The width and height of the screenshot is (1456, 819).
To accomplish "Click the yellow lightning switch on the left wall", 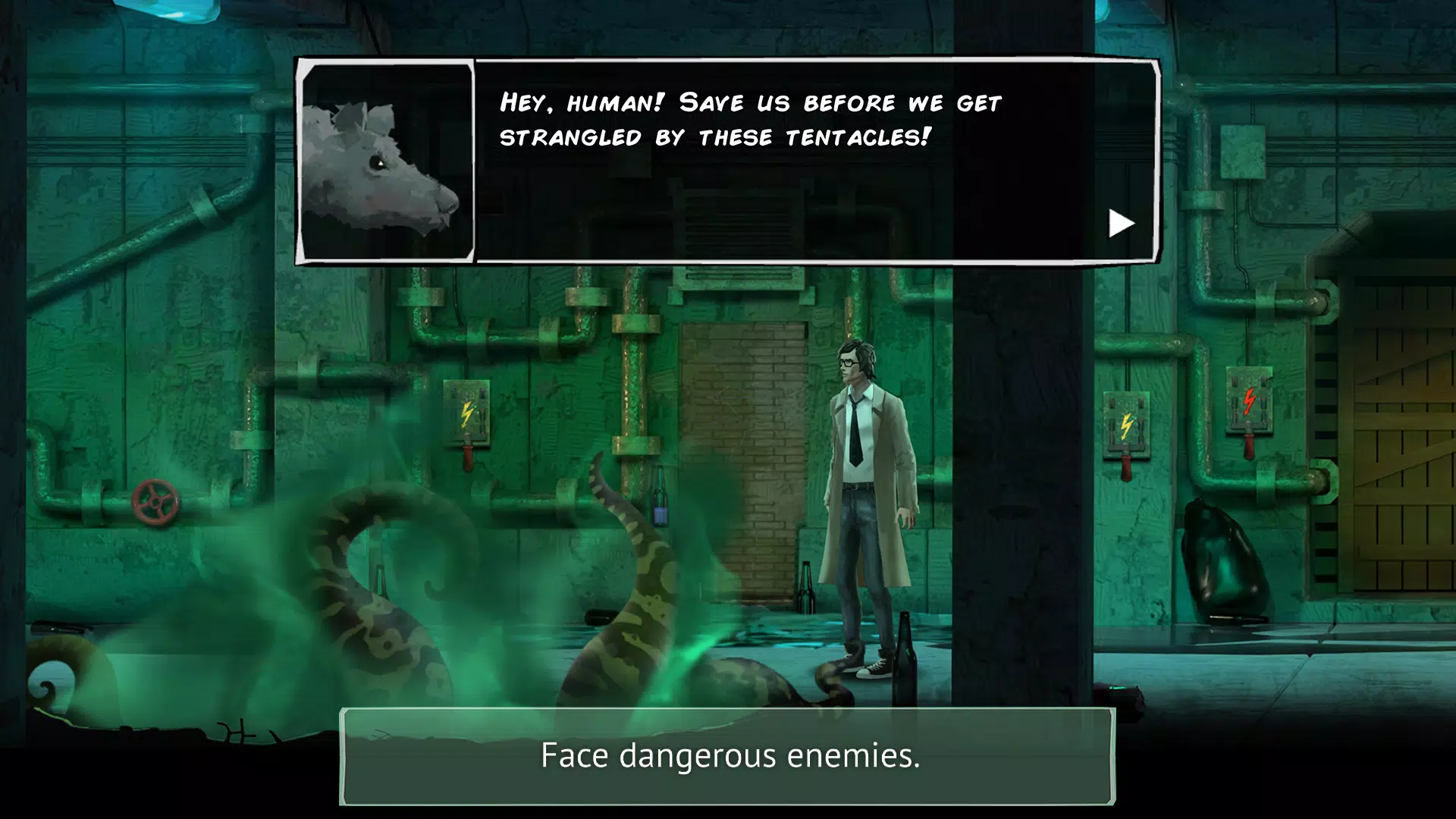I will 466,413.
